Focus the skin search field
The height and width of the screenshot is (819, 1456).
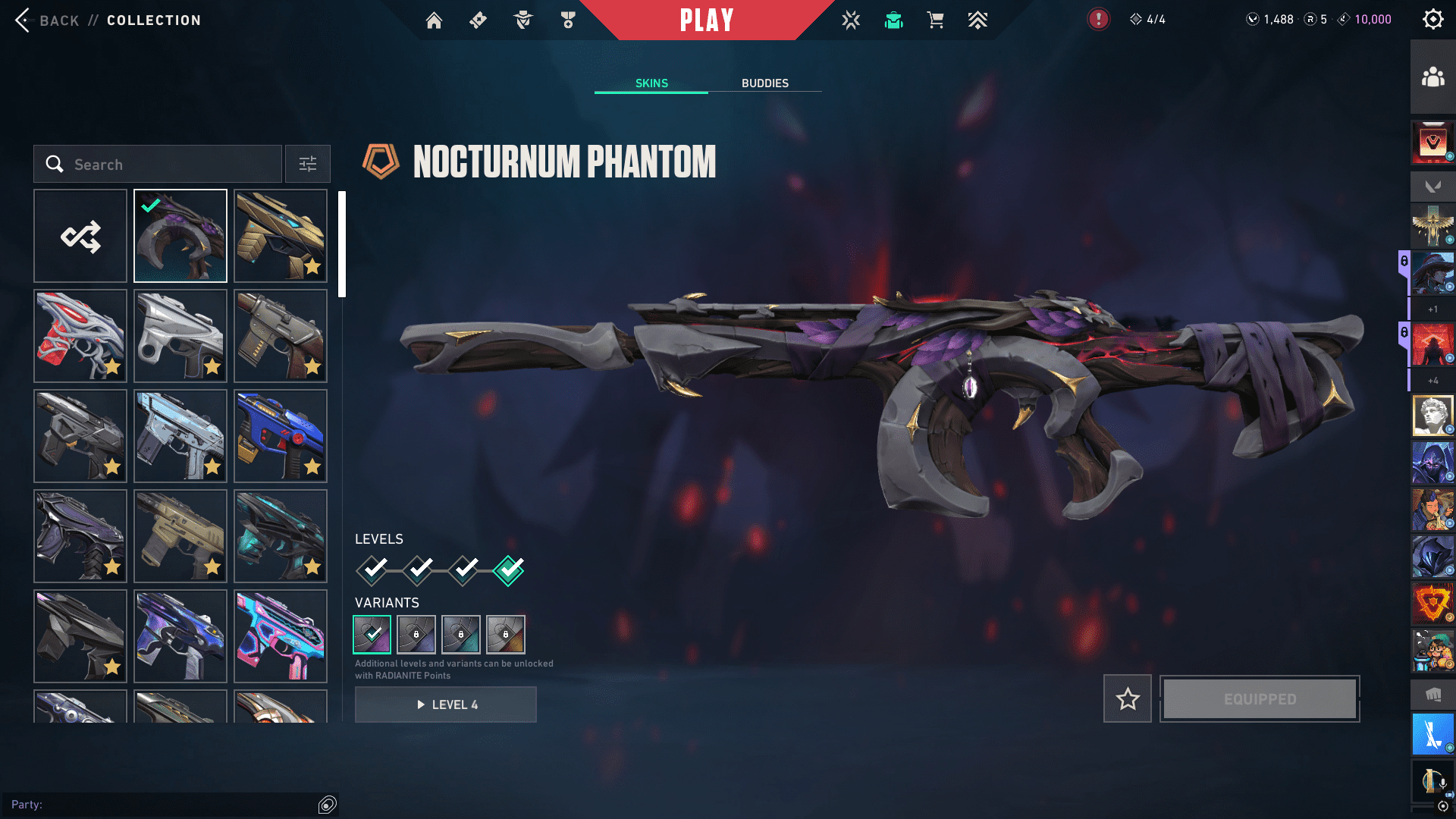pyautogui.click(x=158, y=165)
